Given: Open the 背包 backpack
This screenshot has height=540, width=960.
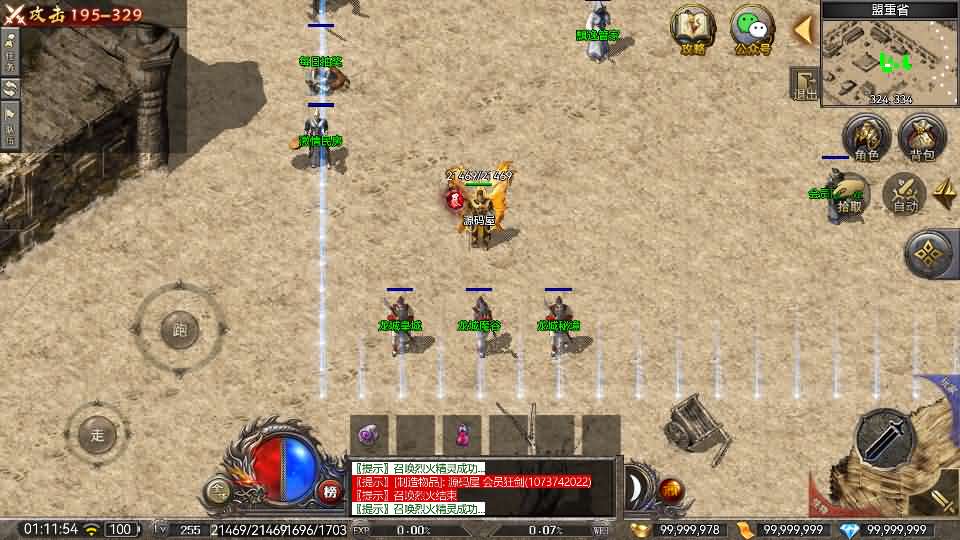Looking at the screenshot, I should point(922,138).
